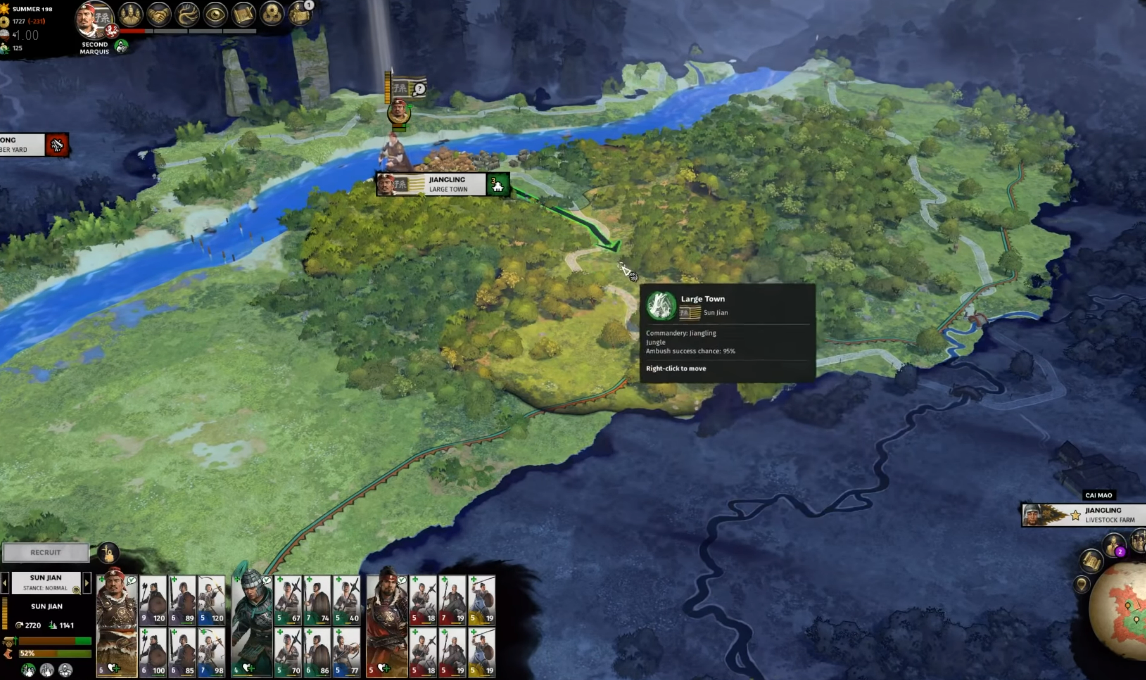This screenshot has height=680, width=1146.
Task: Select the red-armored general's portrait card
Action: click(x=387, y=622)
